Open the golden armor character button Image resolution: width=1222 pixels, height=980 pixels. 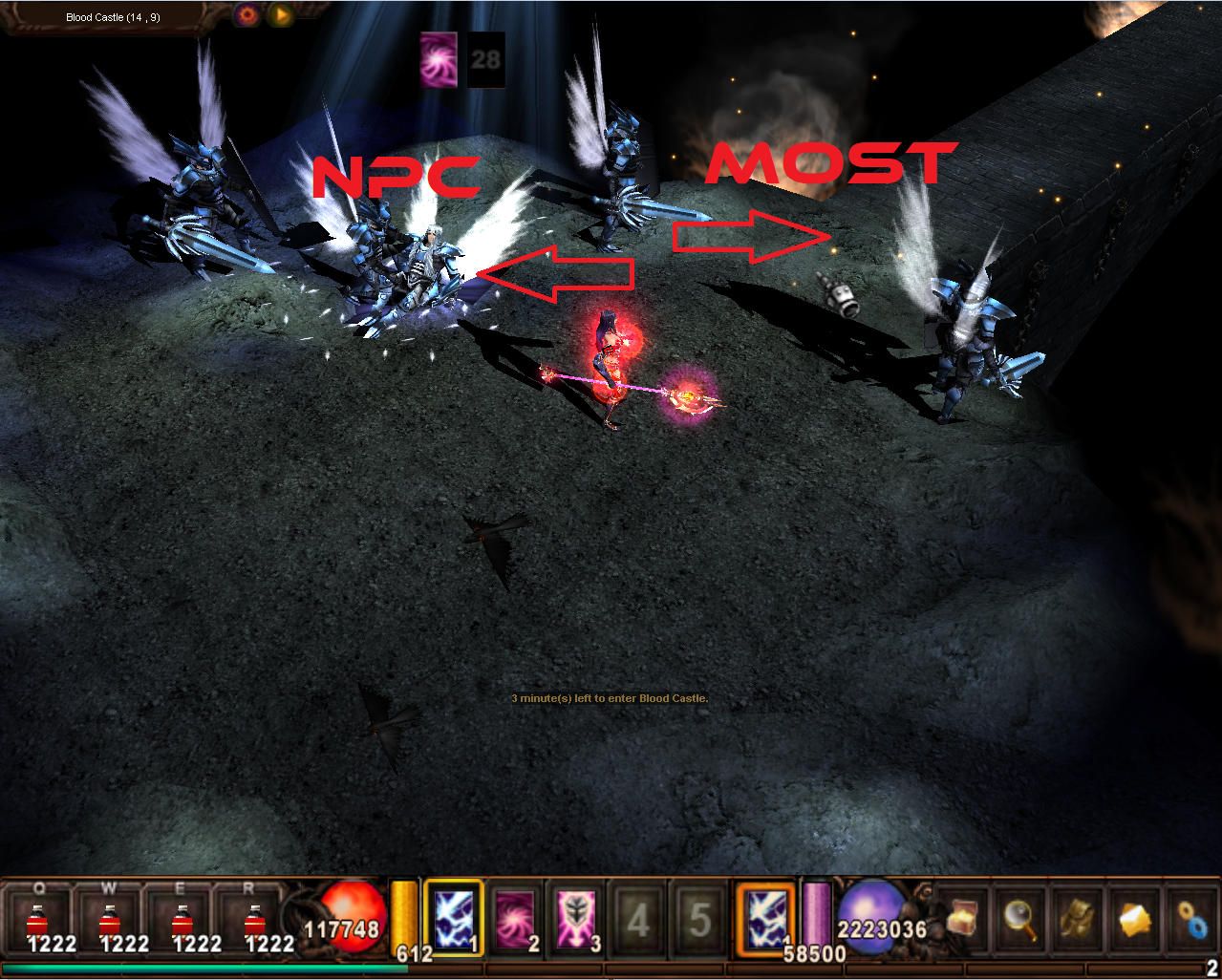click(x=1078, y=919)
